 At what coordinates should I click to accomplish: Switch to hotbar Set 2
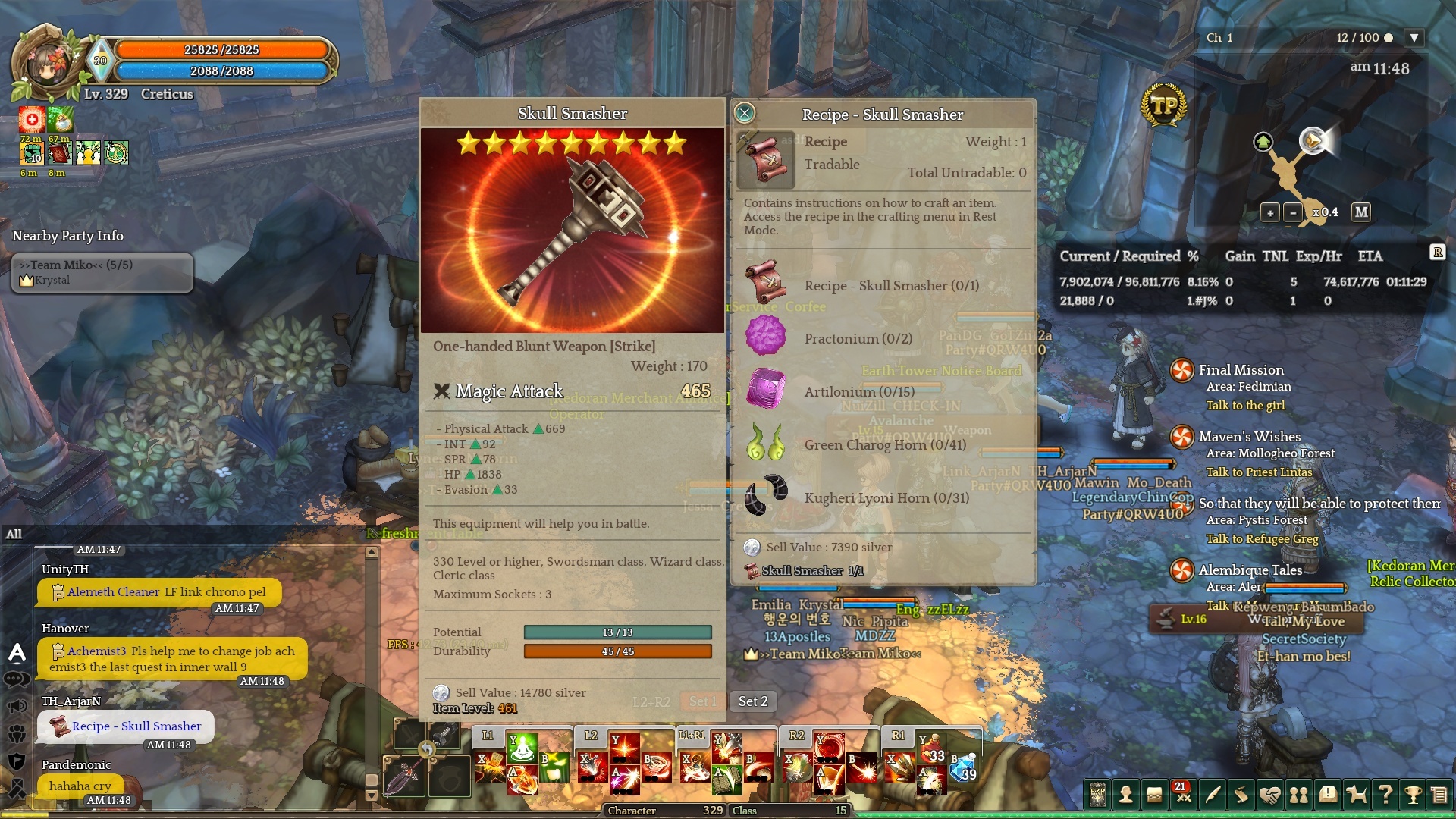point(753,701)
